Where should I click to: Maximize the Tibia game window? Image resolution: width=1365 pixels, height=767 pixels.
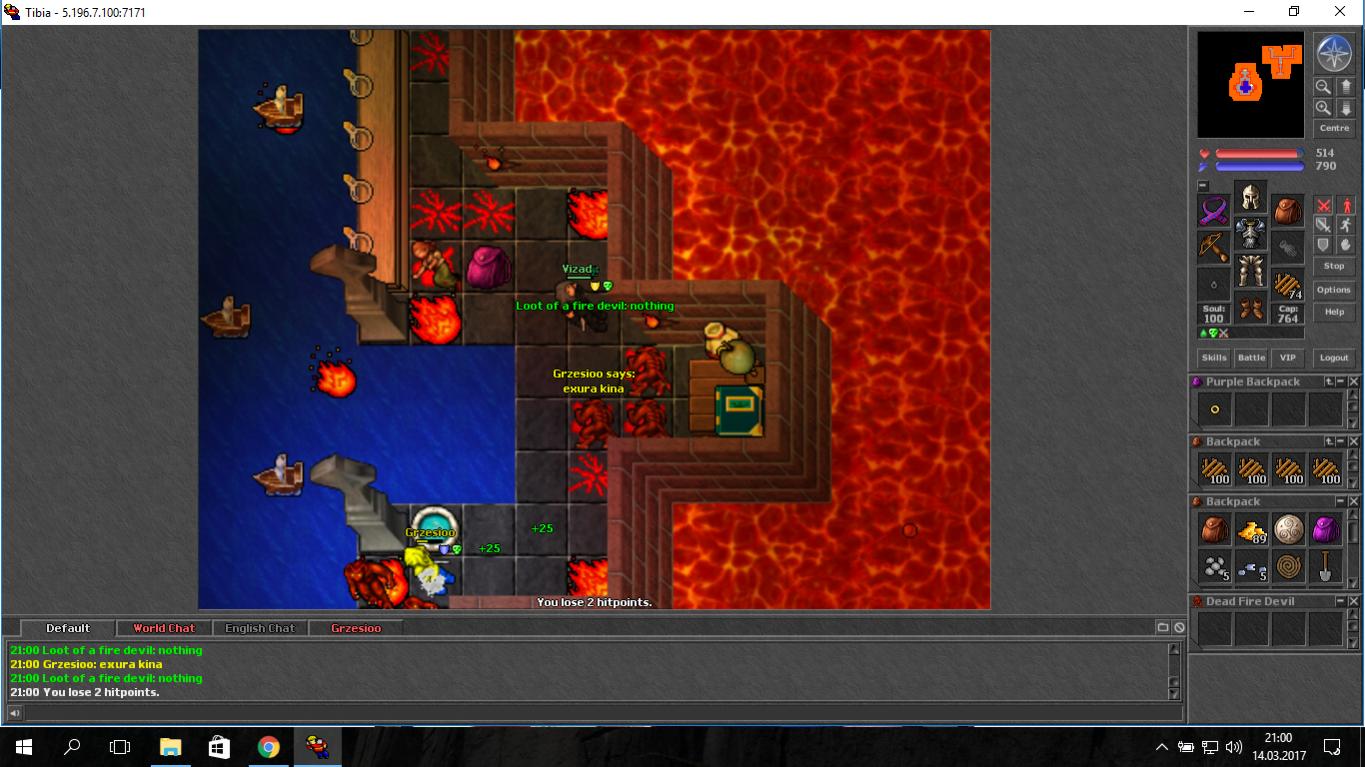point(1294,12)
